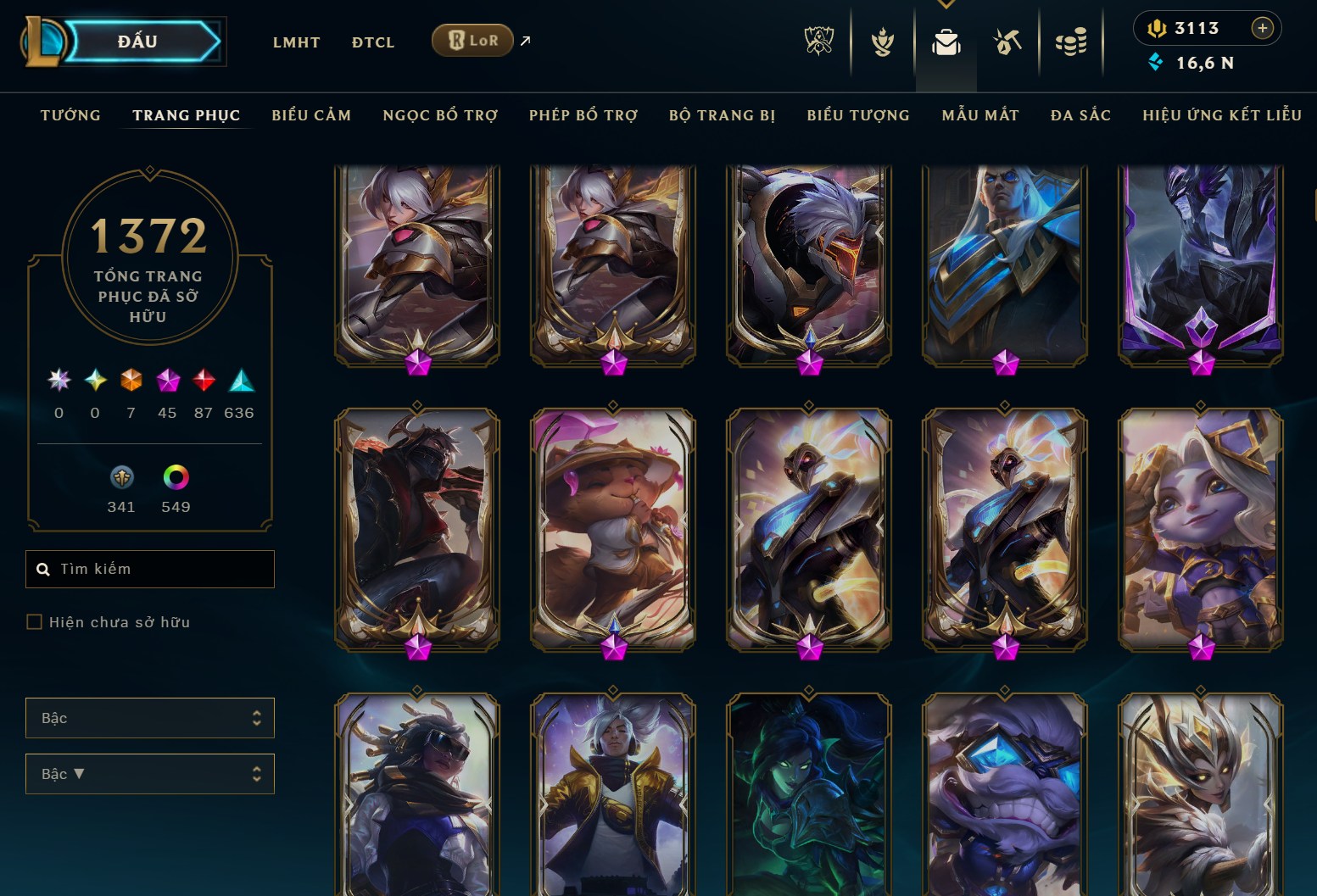Click the border crest icon showing 341
The image size is (1317, 896).
121,478
